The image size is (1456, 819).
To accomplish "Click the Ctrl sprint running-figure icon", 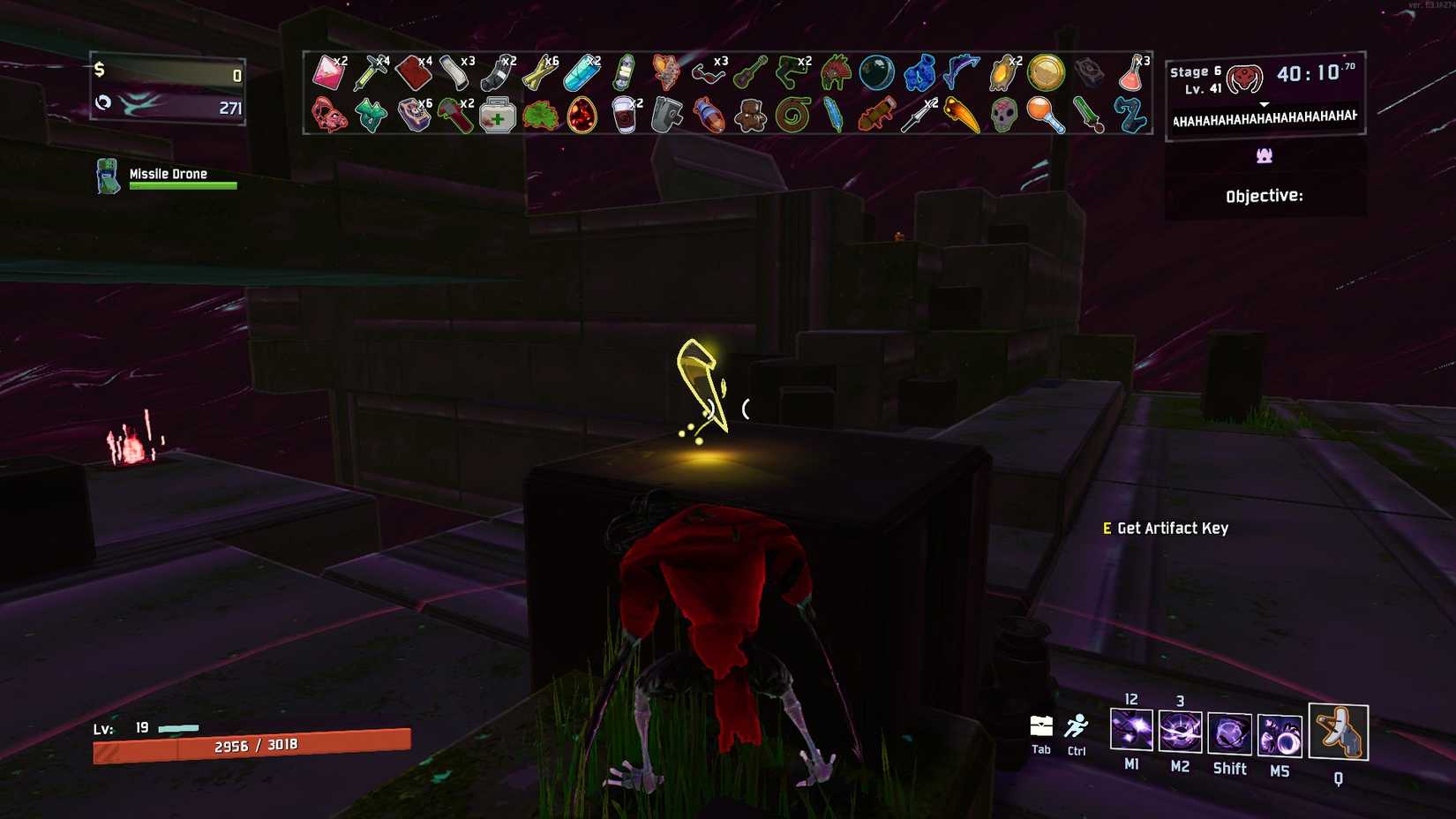I will (x=1077, y=724).
